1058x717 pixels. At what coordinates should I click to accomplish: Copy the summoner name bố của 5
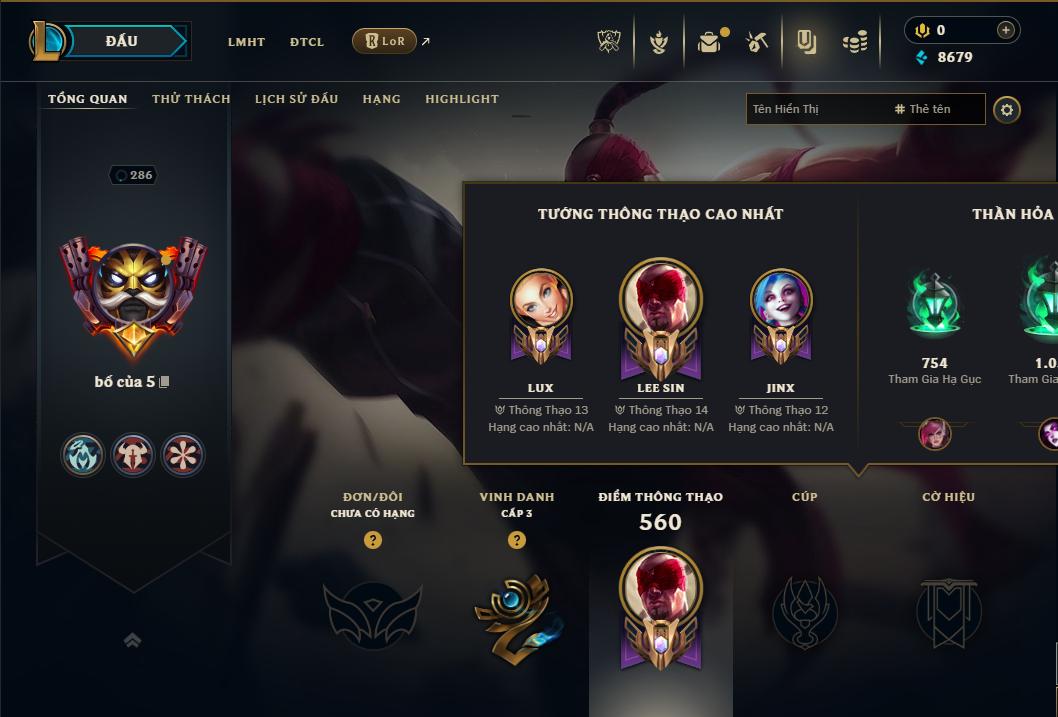point(165,382)
